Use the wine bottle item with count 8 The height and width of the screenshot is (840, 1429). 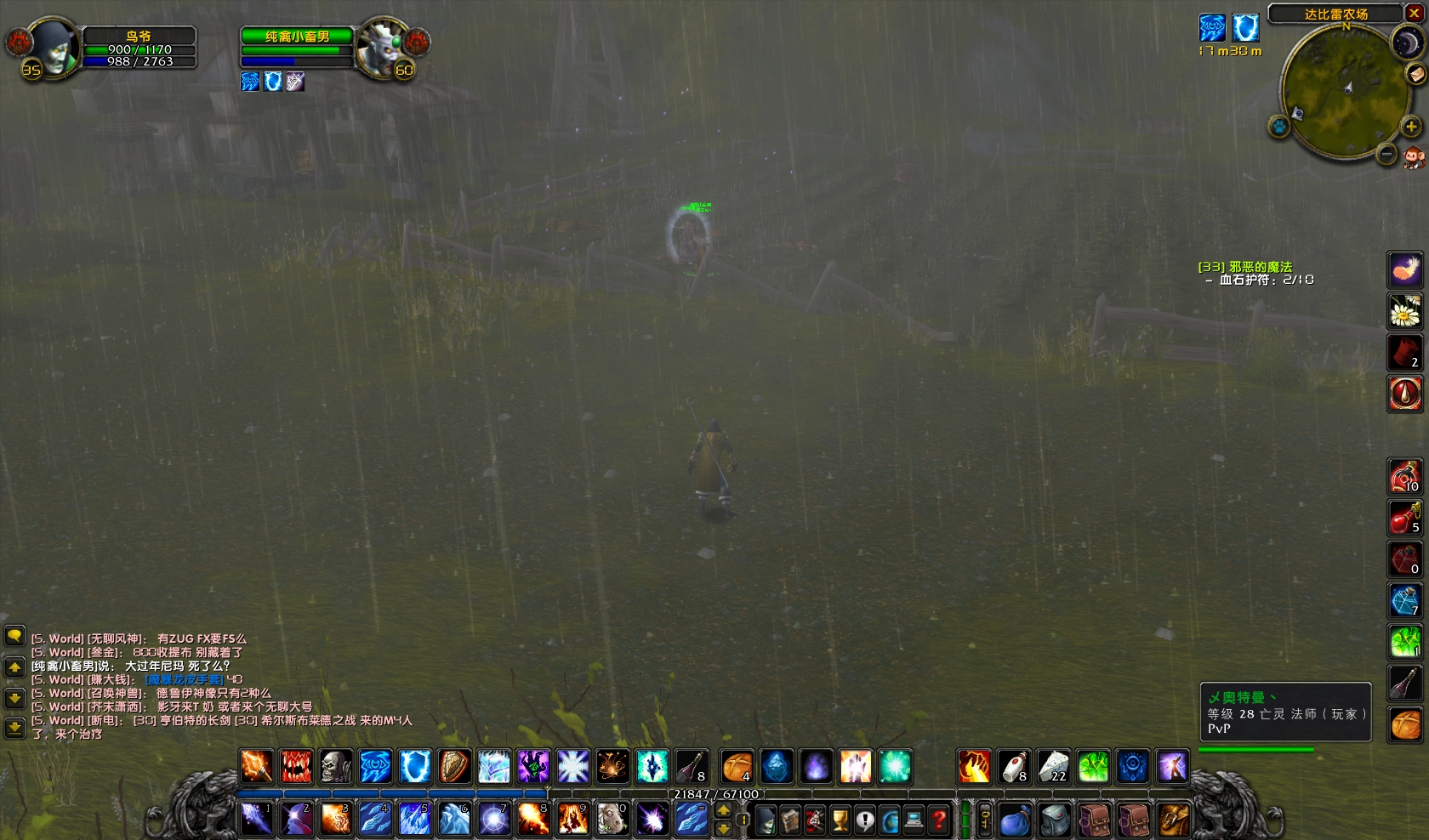click(691, 767)
